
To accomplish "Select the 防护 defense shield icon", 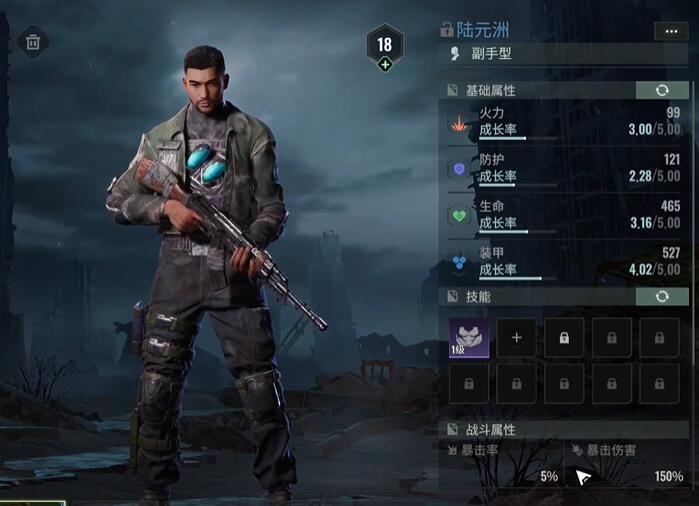I will pos(459,170).
